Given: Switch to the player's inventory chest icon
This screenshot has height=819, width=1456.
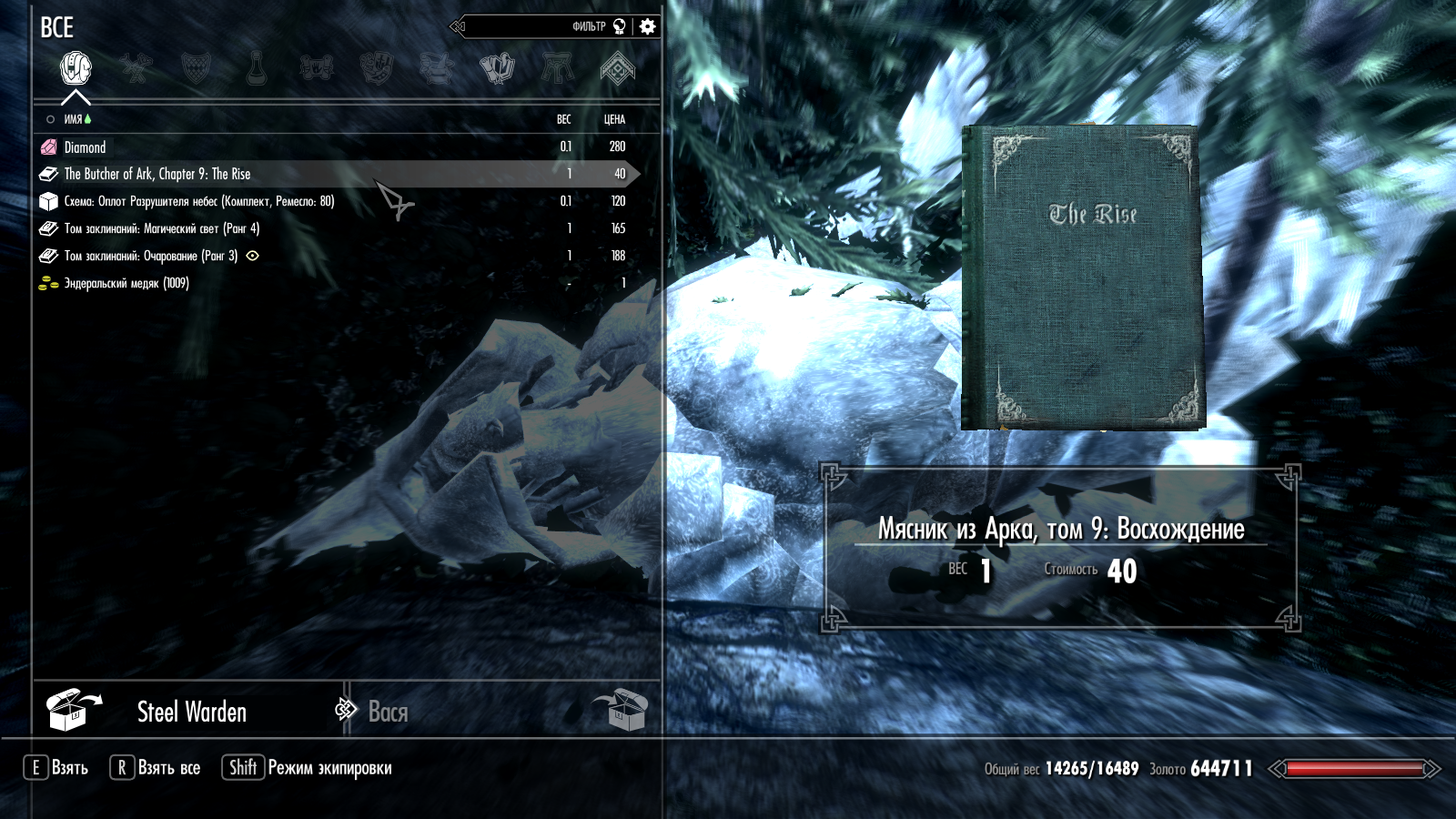Looking at the screenshot, I should tap(620, 710).
